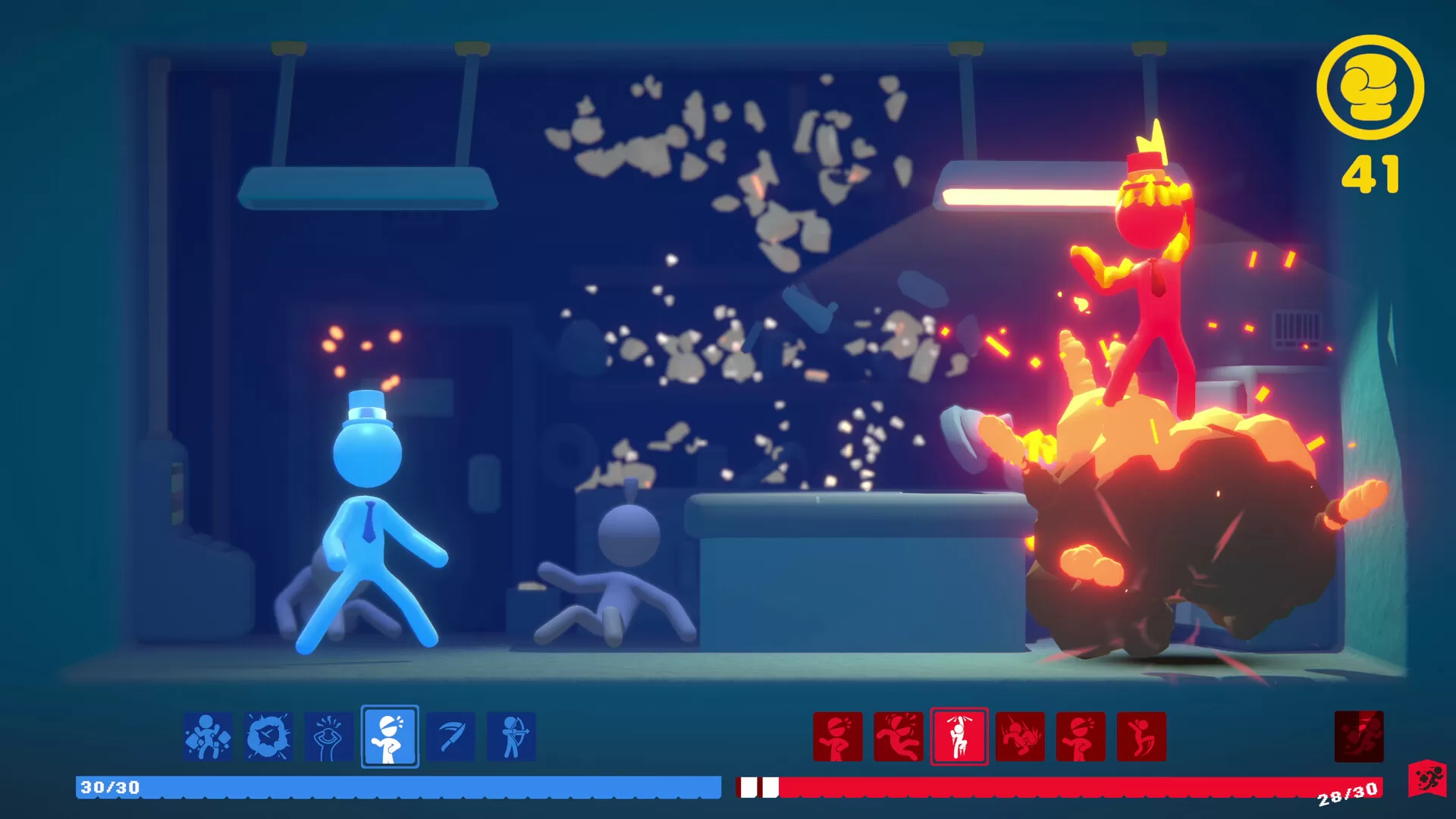Click the red runner icon in bottom-right corner
The width and height of the screenshot is (1456, 819).
1429,777
